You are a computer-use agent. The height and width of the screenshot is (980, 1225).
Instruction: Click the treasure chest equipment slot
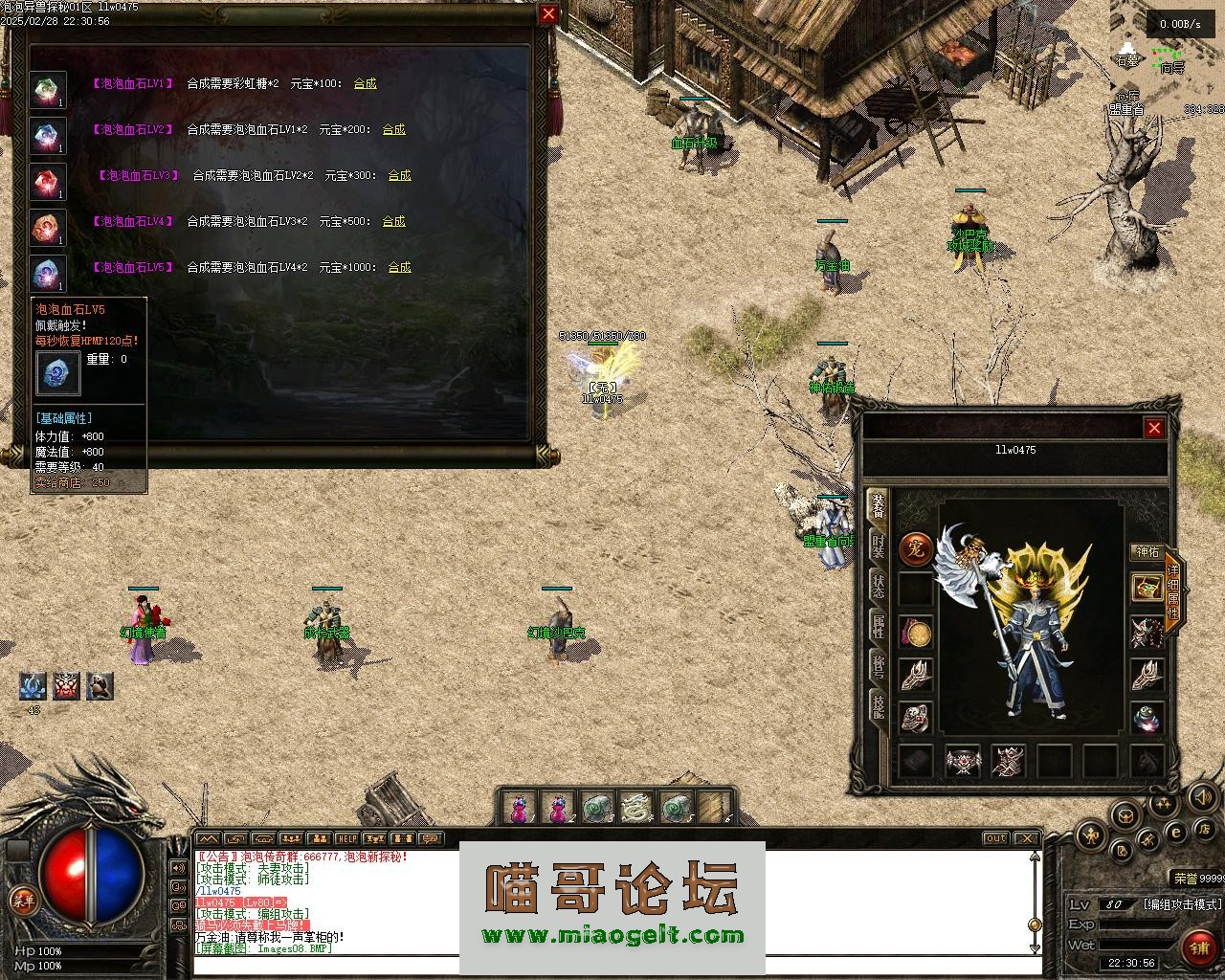point(1147,588)
